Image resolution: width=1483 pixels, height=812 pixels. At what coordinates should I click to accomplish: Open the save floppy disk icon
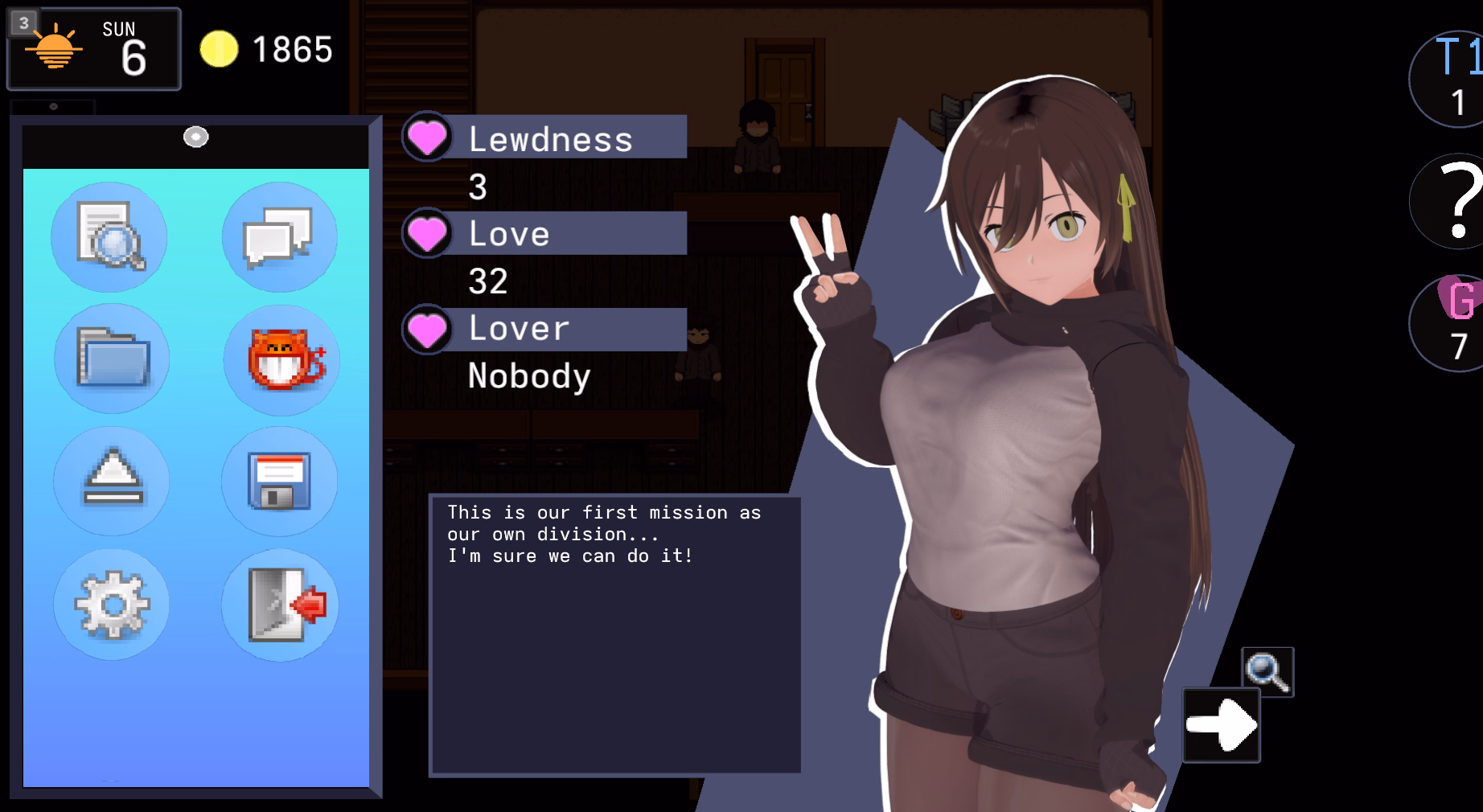point(279,482)
